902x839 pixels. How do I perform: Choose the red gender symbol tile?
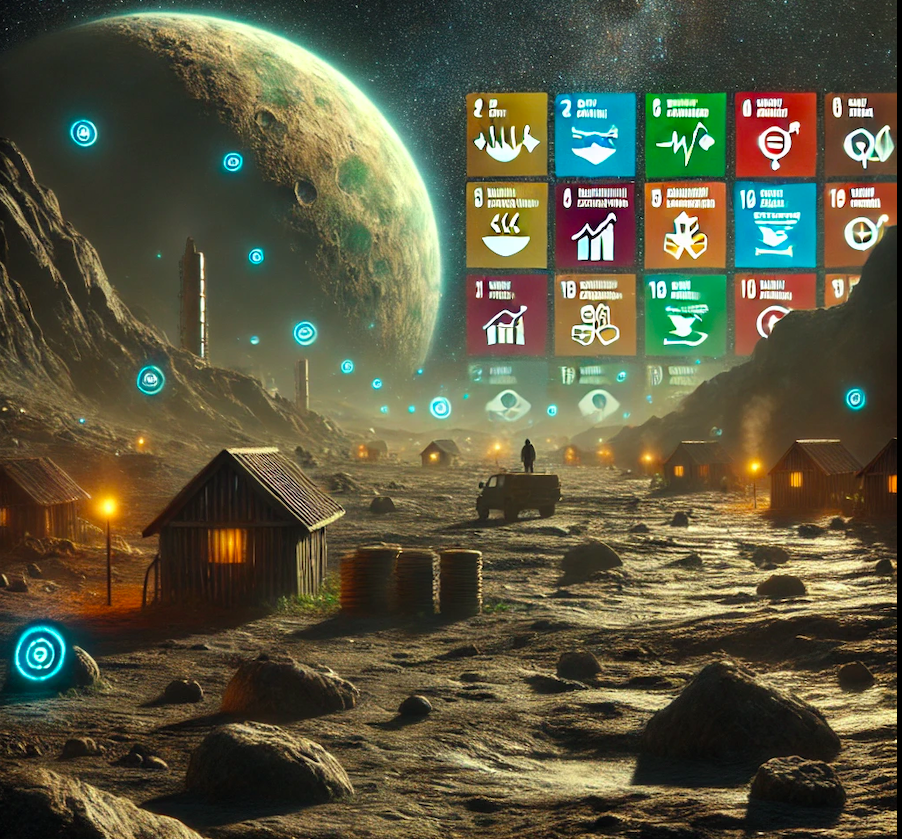click(775, 135)
